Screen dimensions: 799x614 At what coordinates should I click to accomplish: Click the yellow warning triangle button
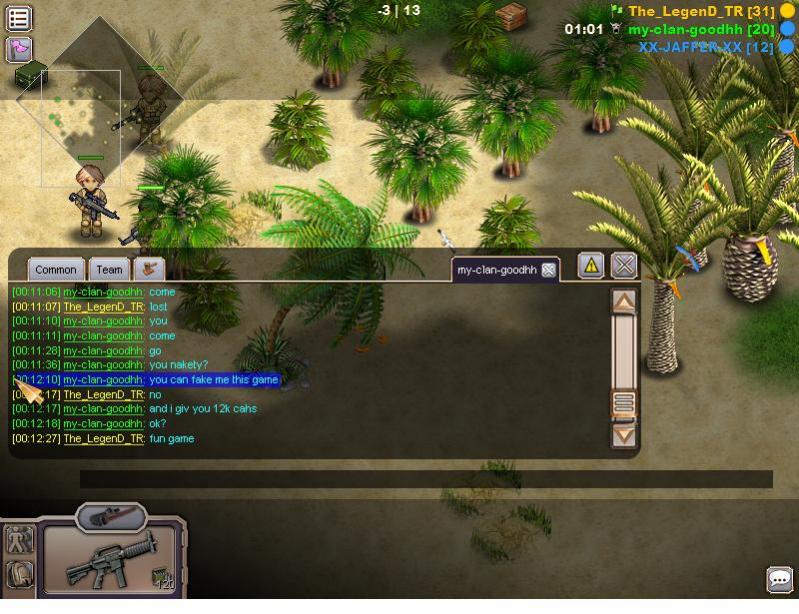point(591,266)
